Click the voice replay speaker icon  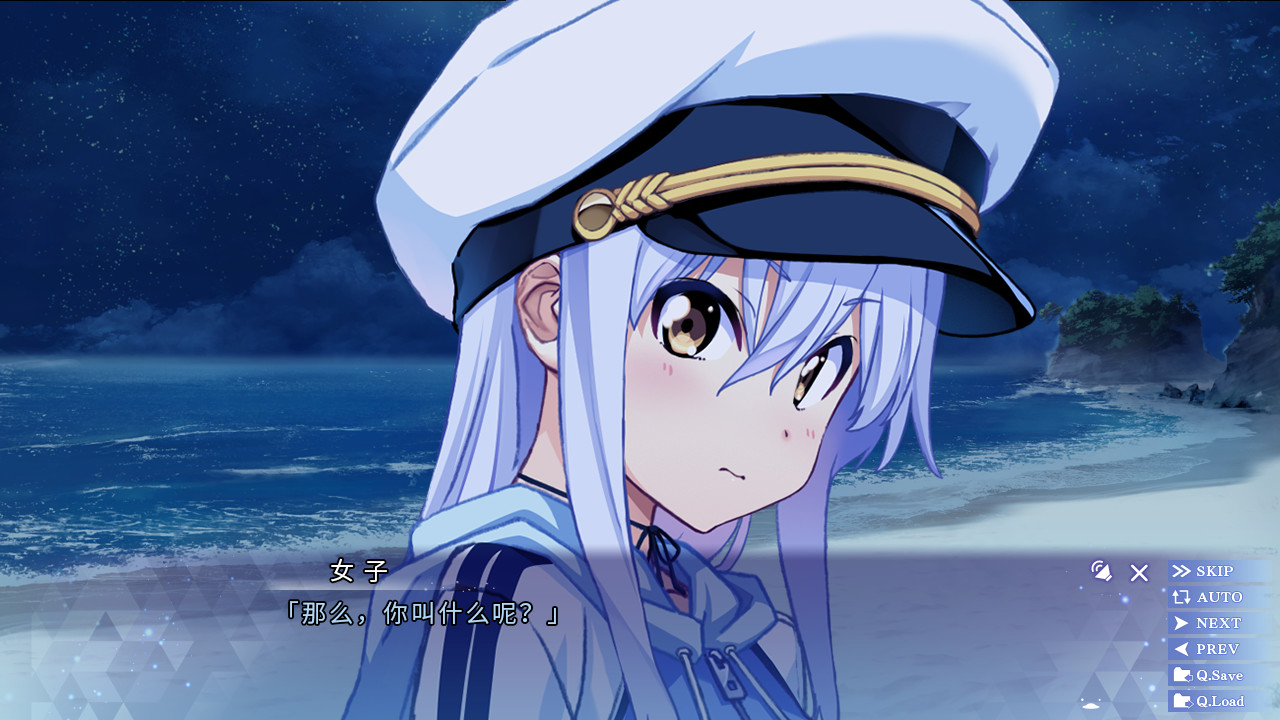[x=1102, y=573]
